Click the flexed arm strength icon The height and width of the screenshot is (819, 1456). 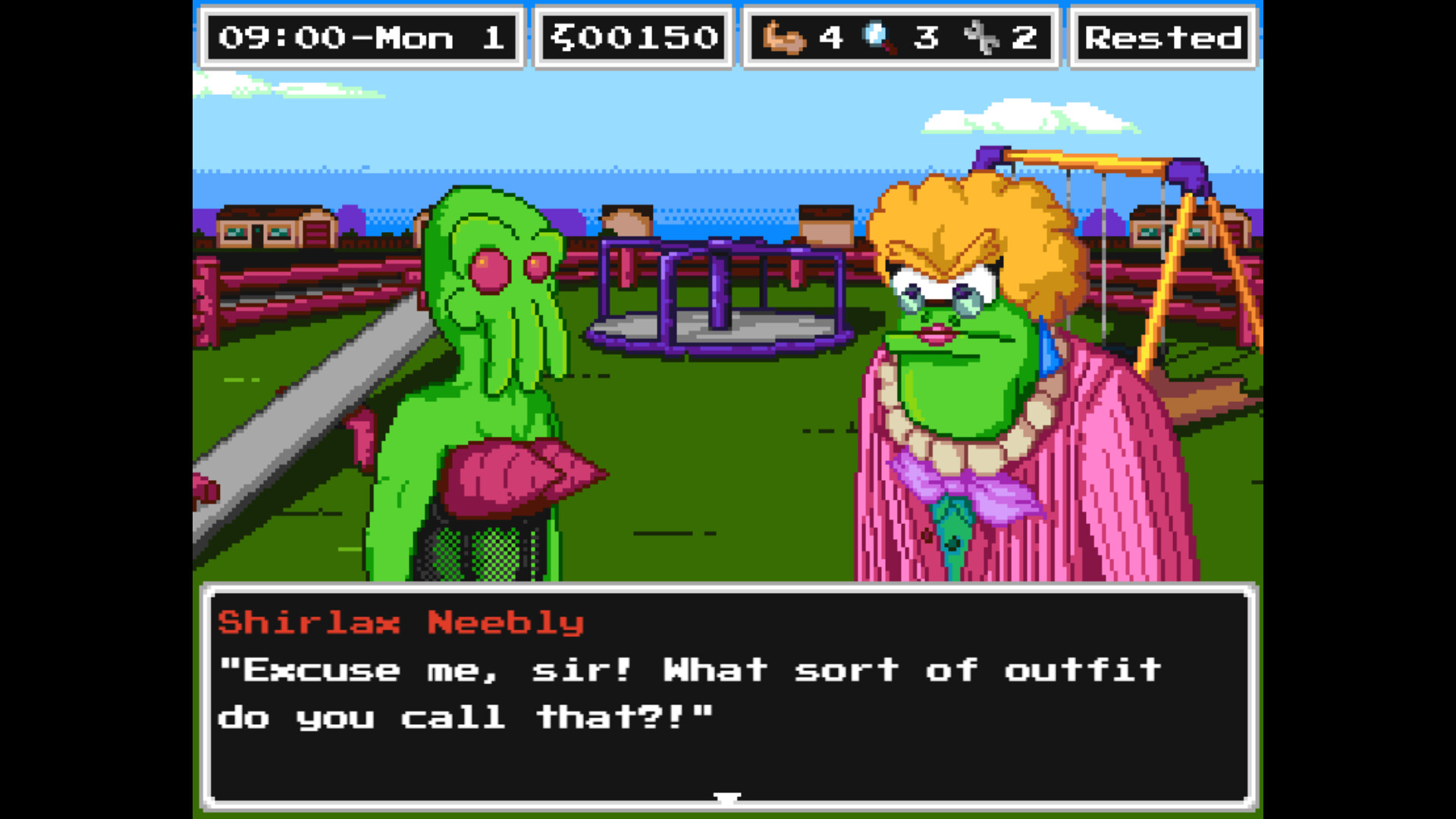coord(785,37)
